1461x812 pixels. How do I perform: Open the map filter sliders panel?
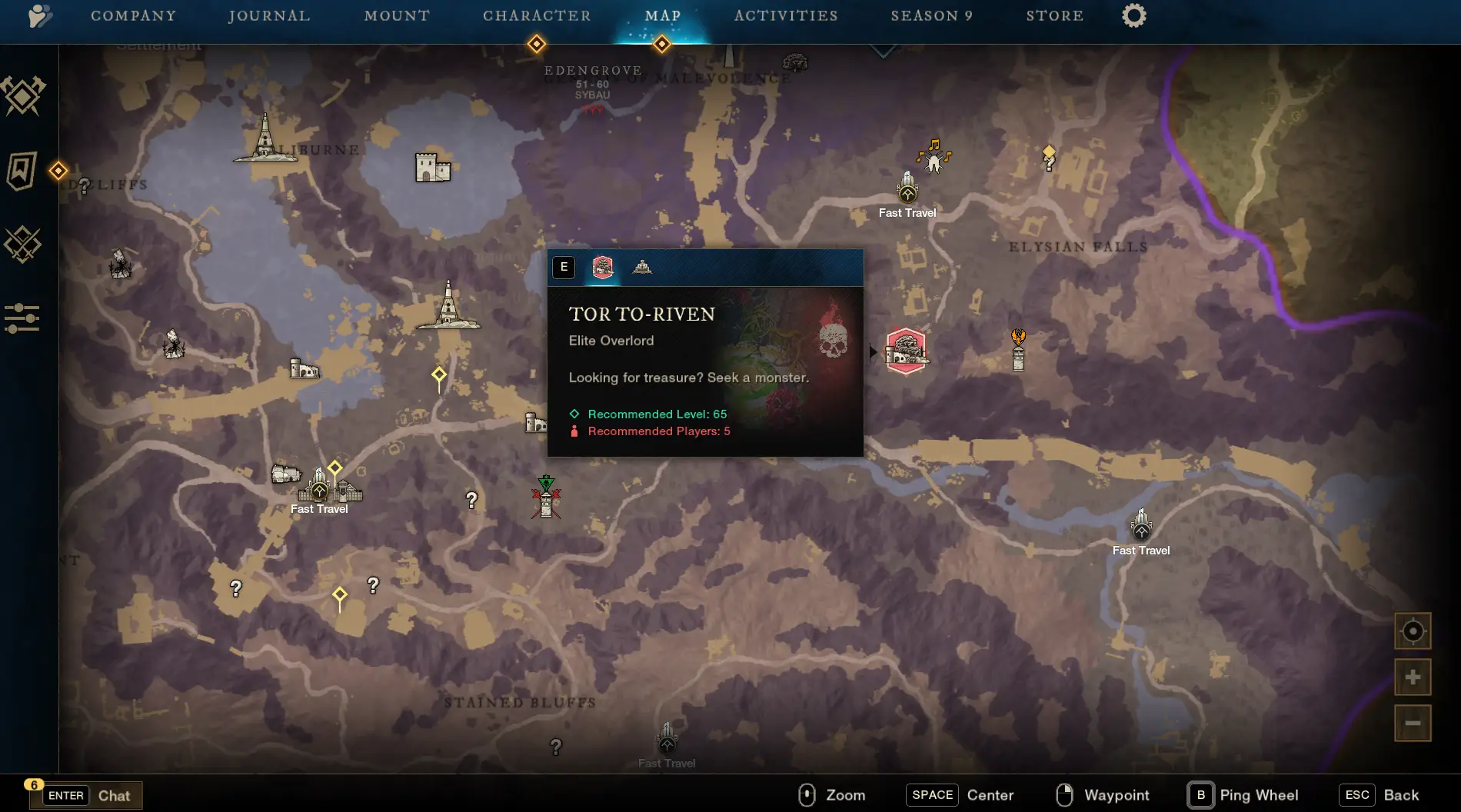(22, 318)
